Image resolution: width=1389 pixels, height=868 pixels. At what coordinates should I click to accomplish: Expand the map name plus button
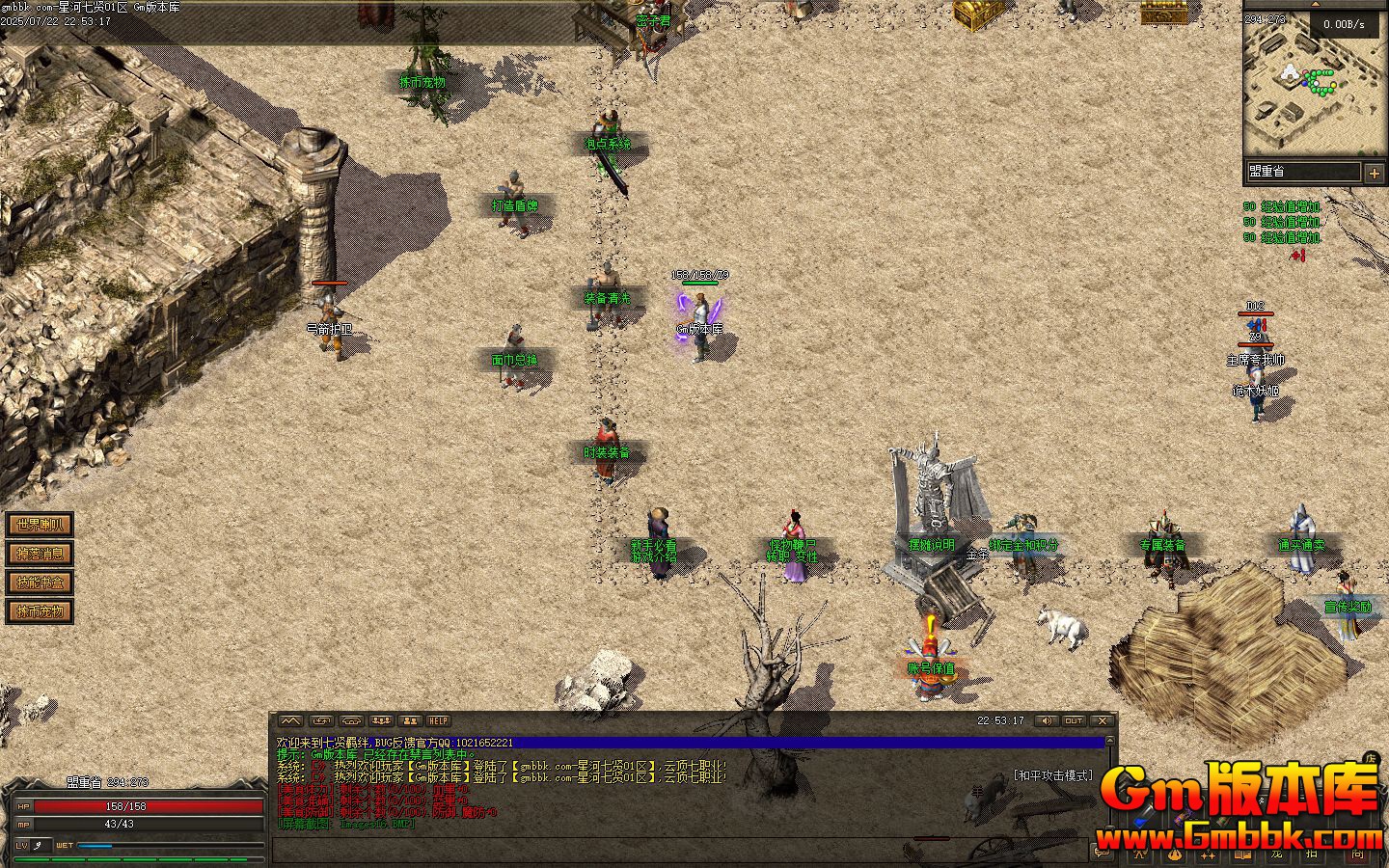click(x=1375, y=173)
